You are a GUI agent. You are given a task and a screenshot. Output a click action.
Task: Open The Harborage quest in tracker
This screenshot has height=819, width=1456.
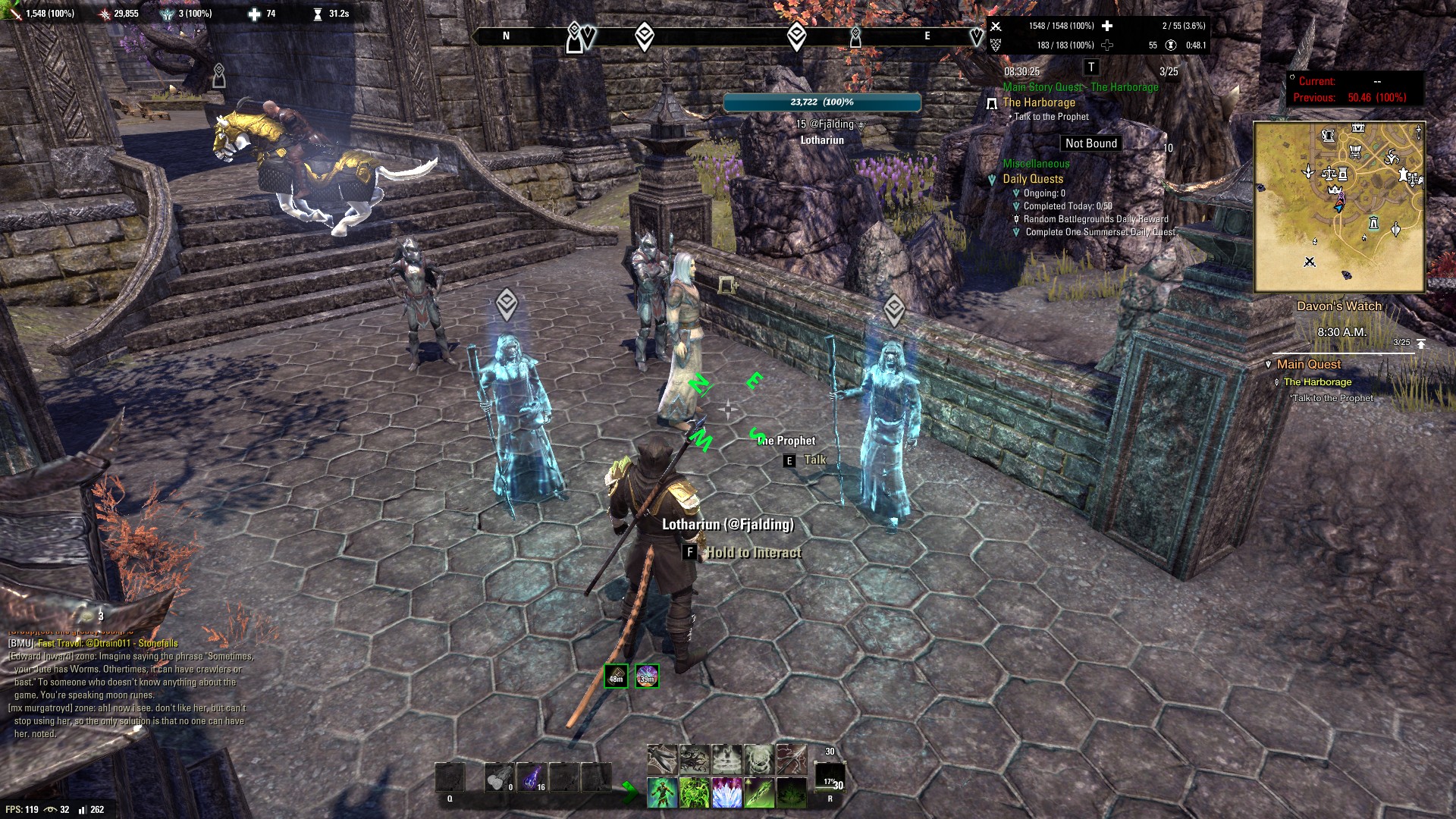pyautogui.click(x=1039, y=102)
